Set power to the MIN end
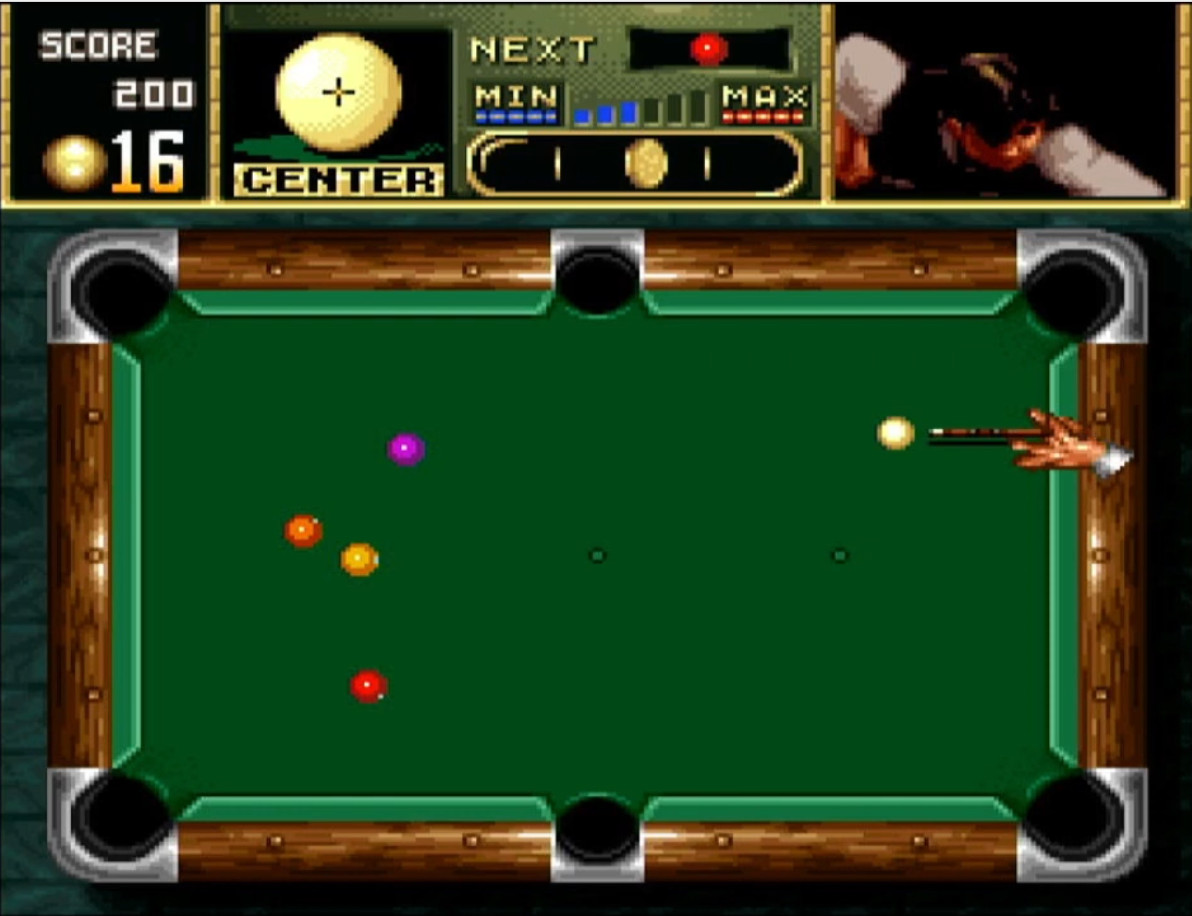Screen dimensions: 1192x916 click(516, 102)
